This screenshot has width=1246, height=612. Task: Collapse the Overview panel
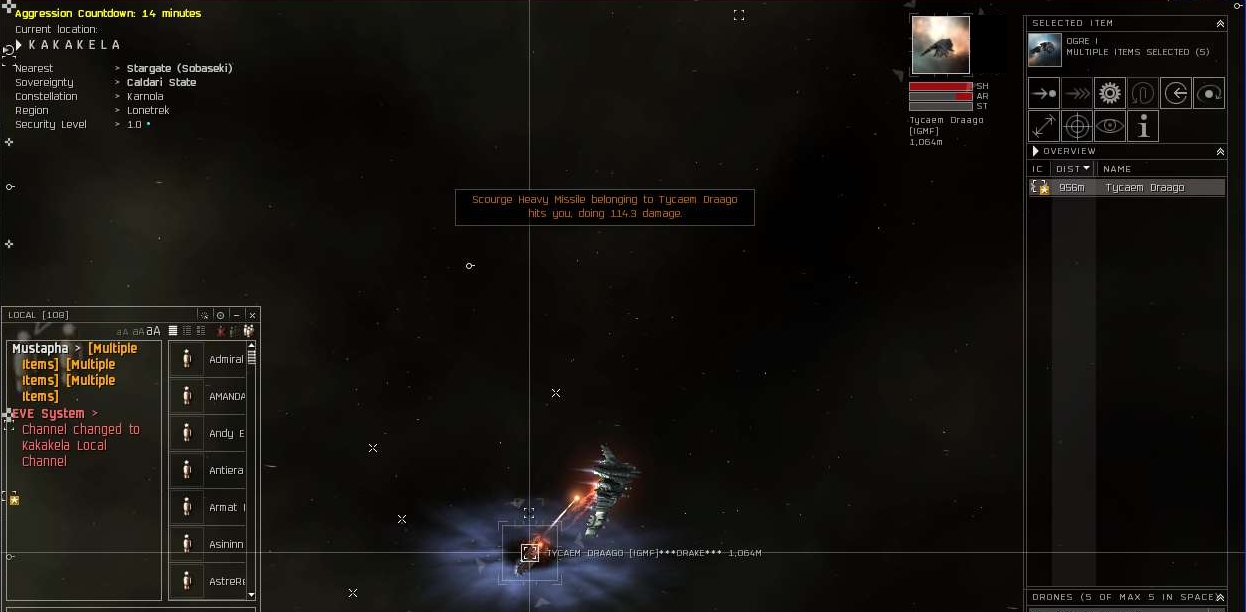click(x=1220, y=152)
